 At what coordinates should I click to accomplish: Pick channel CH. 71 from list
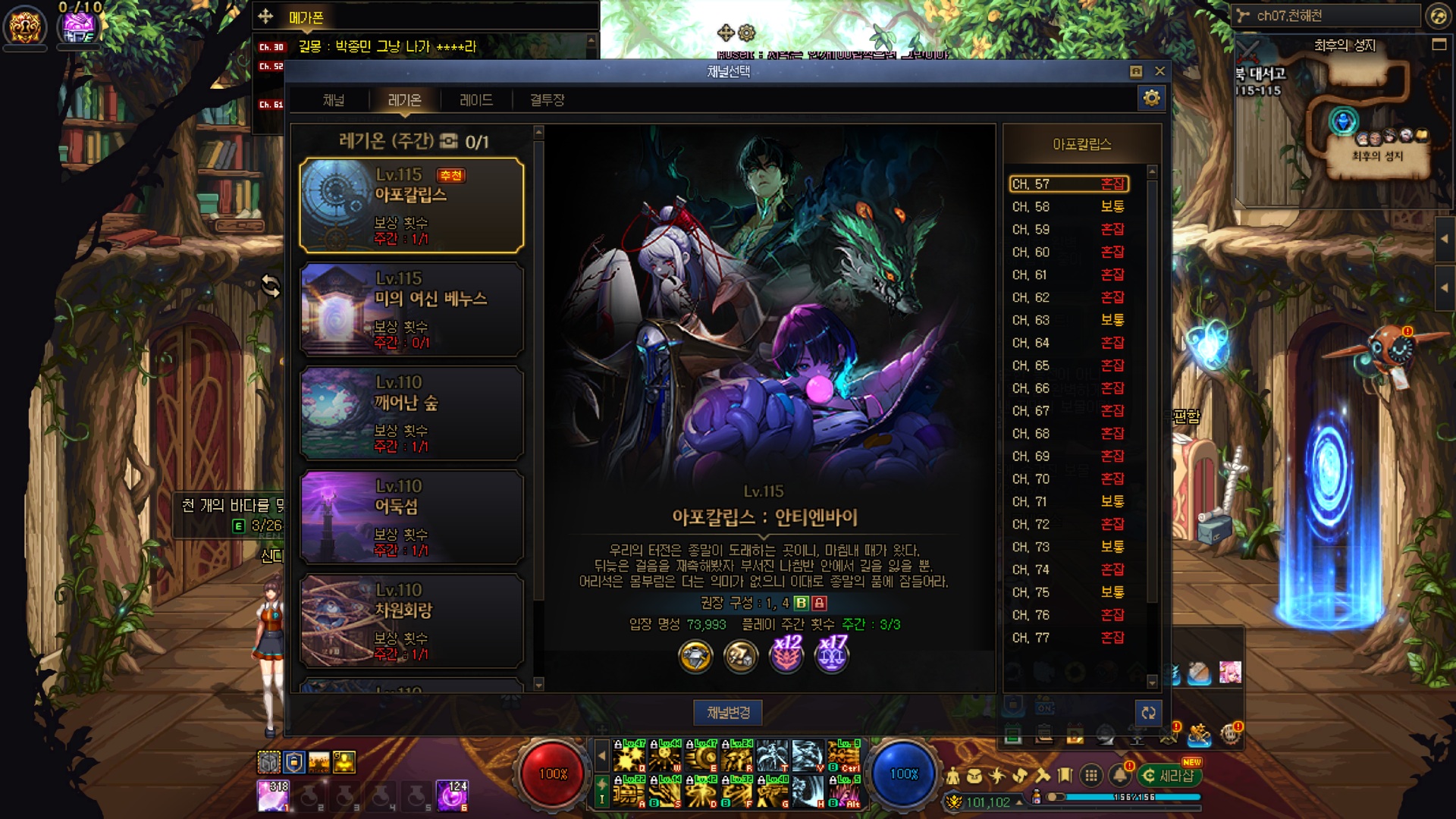click(x=1068, y=502)
